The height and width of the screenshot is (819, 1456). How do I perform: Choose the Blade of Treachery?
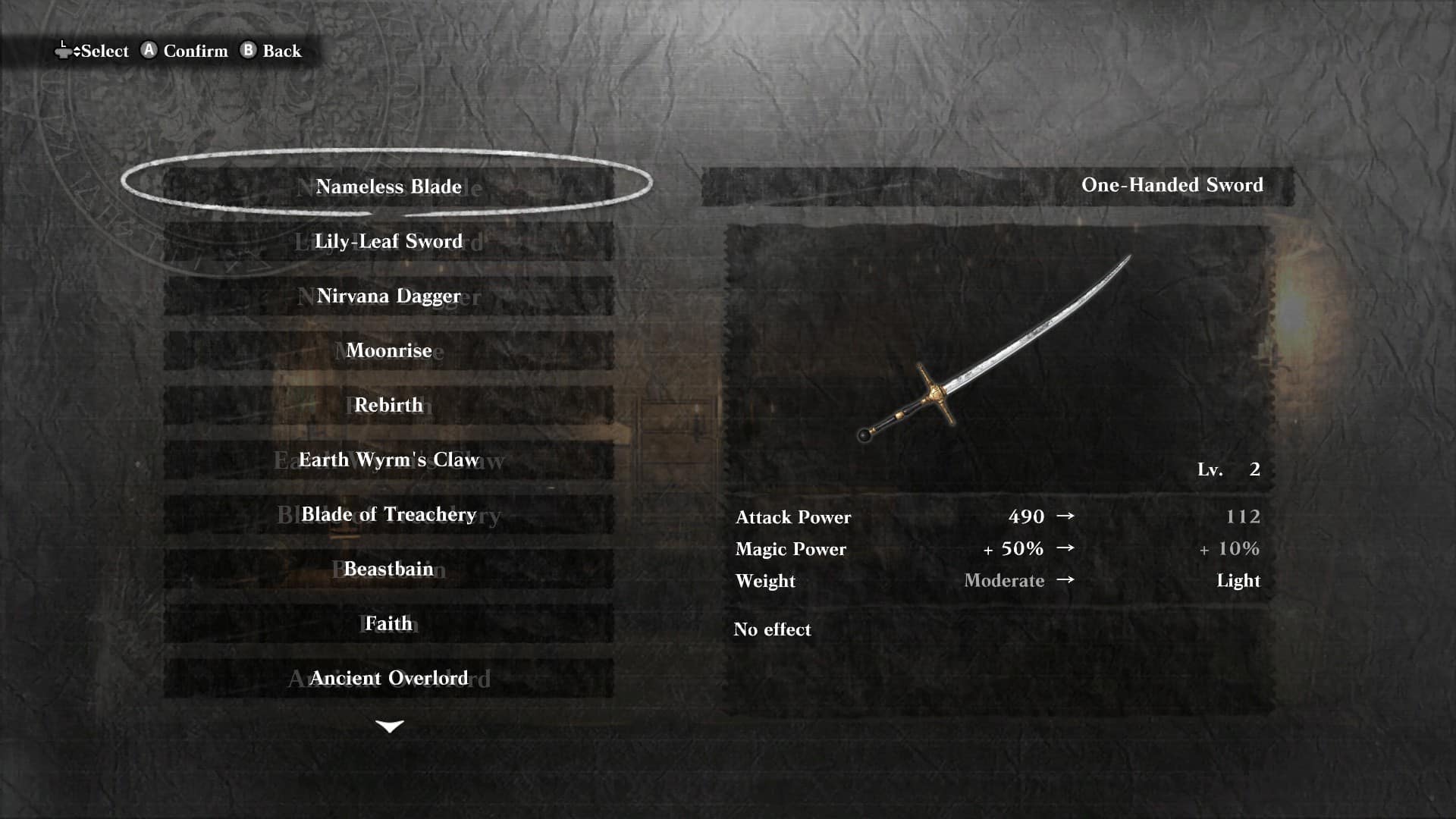[x=388, y=514]
